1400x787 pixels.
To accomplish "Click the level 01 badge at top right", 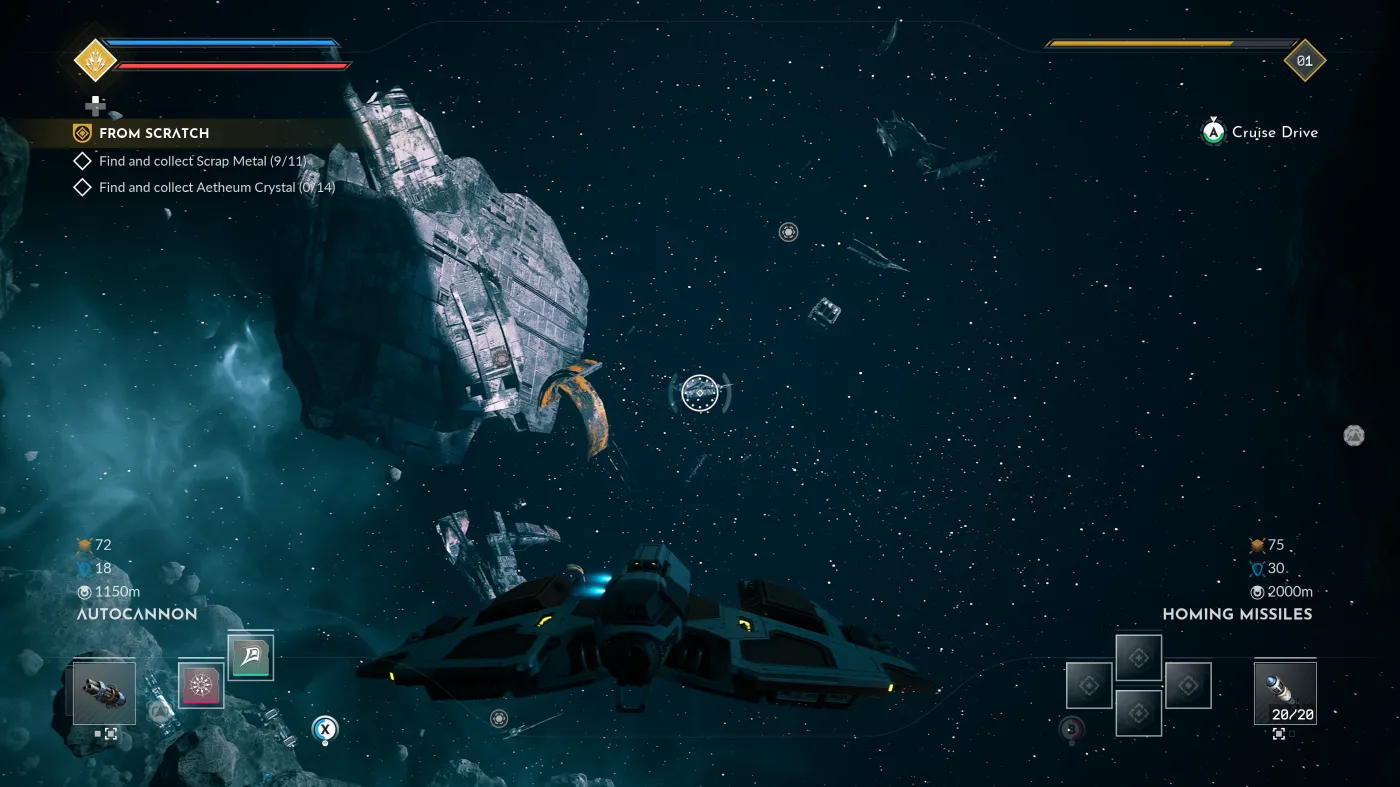I will [x=1303, y=60].
